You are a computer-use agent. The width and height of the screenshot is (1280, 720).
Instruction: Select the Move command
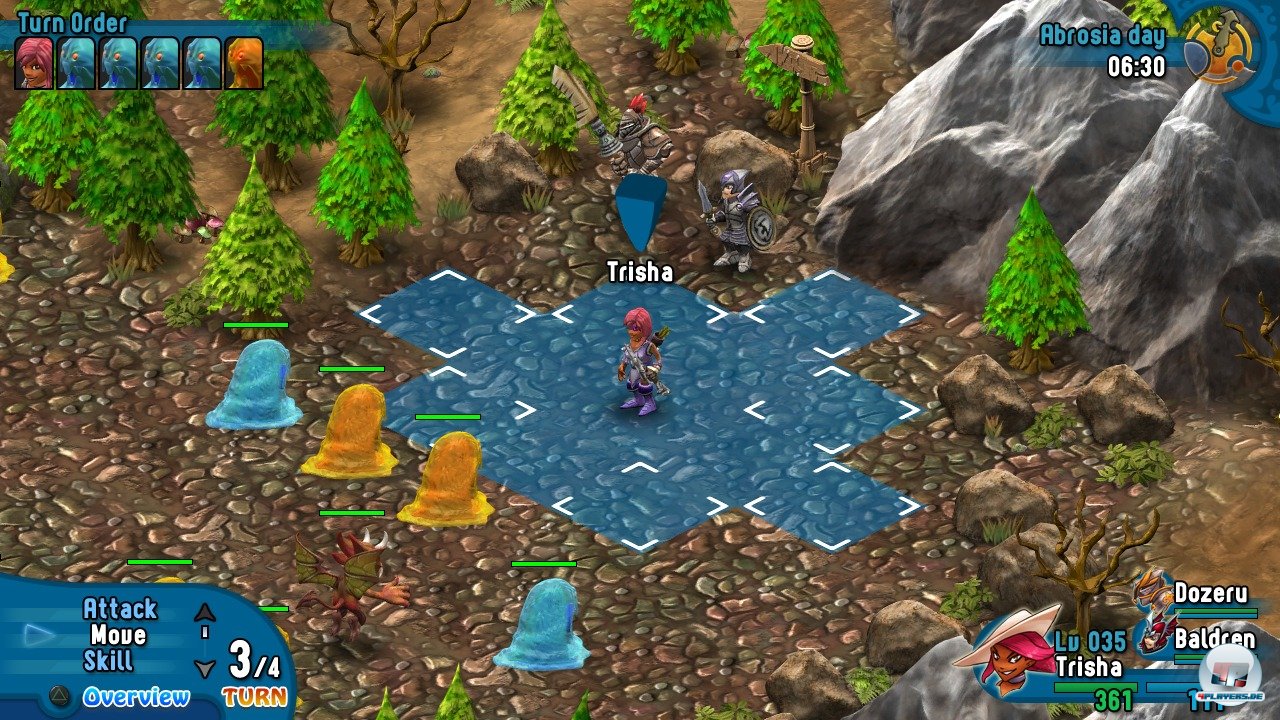pyautogui.click(x=118, y=635)
